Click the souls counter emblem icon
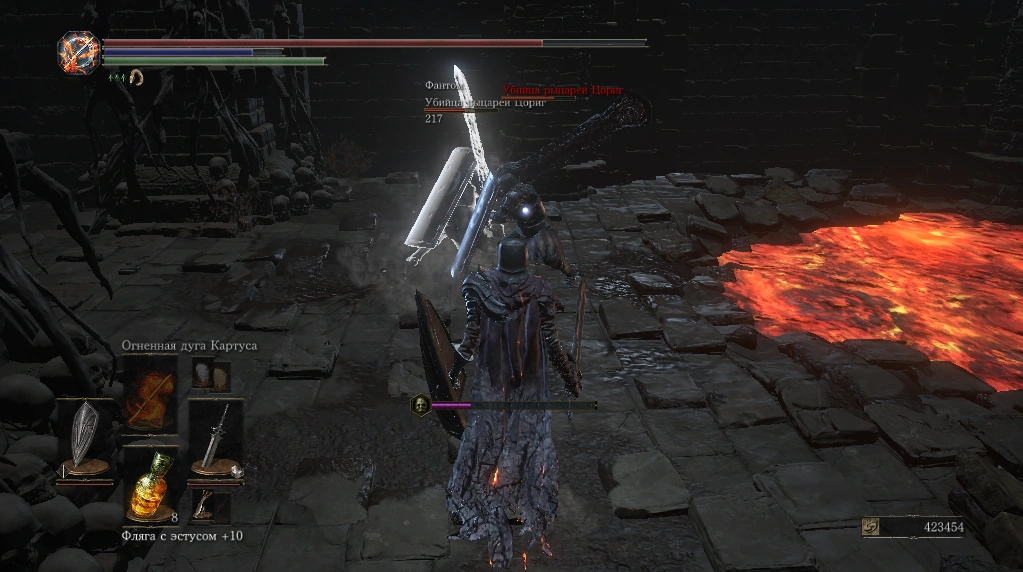 point(873,527)
